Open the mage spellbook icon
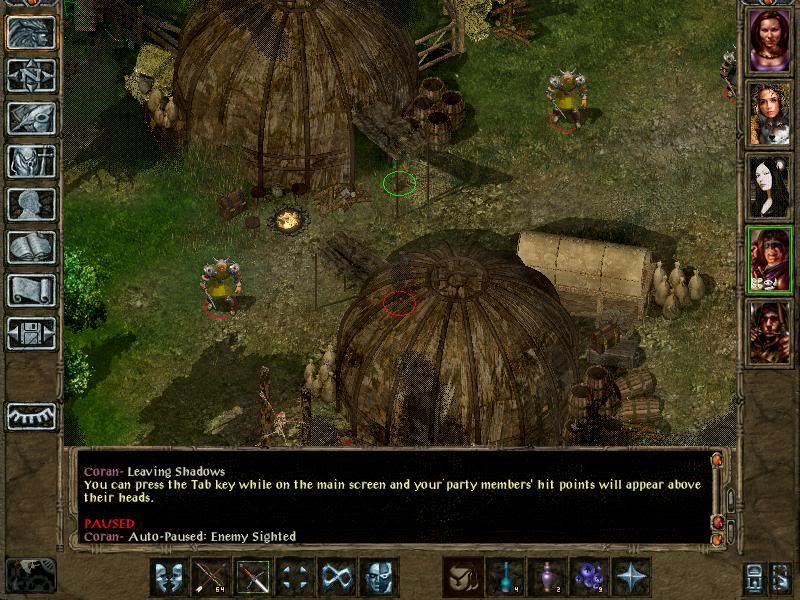Viewport: 800px width, 600px height. [31, 247]
